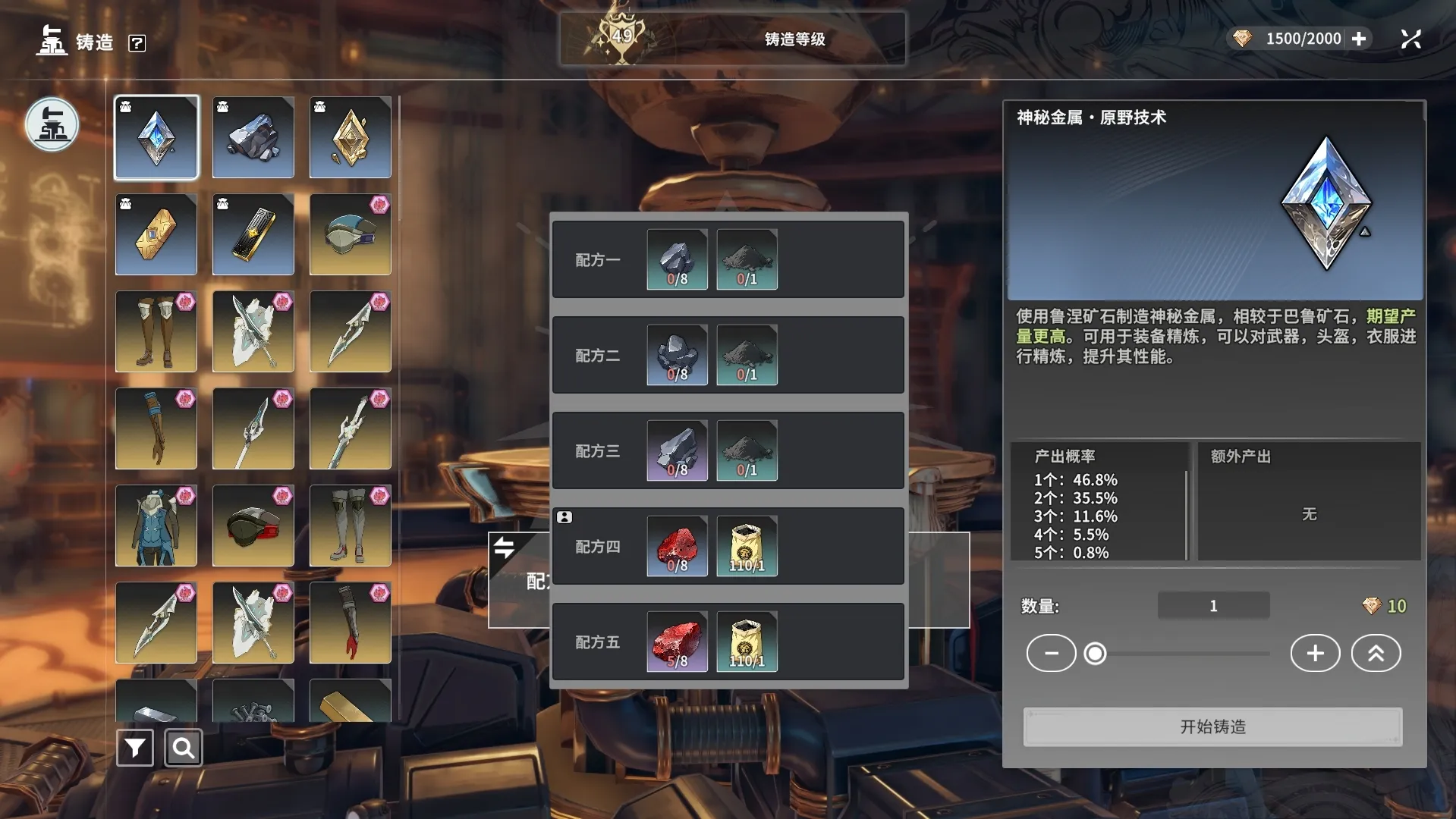Select the quantity number field
Screen dimensions: 1456x819
pos(1213,606)
